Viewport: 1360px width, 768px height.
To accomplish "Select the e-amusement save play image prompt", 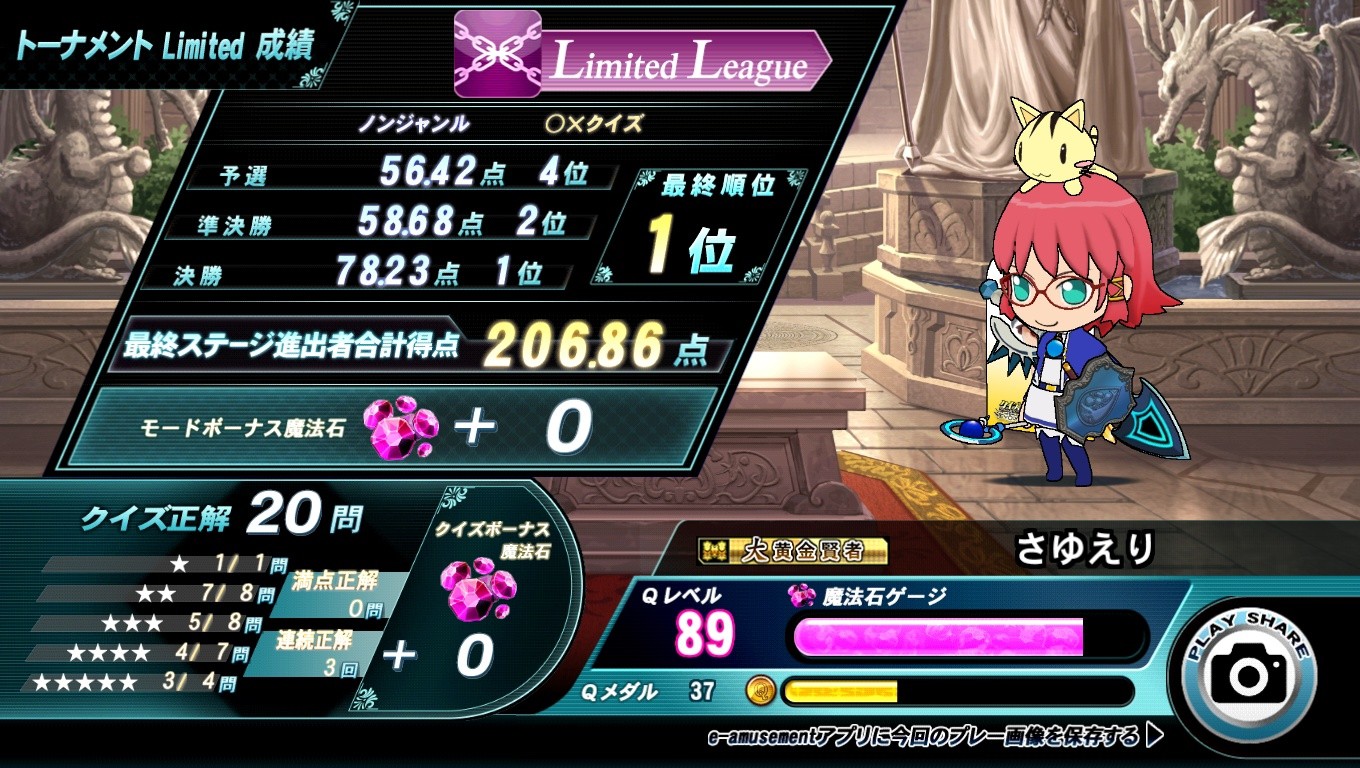I will [934, 738].
